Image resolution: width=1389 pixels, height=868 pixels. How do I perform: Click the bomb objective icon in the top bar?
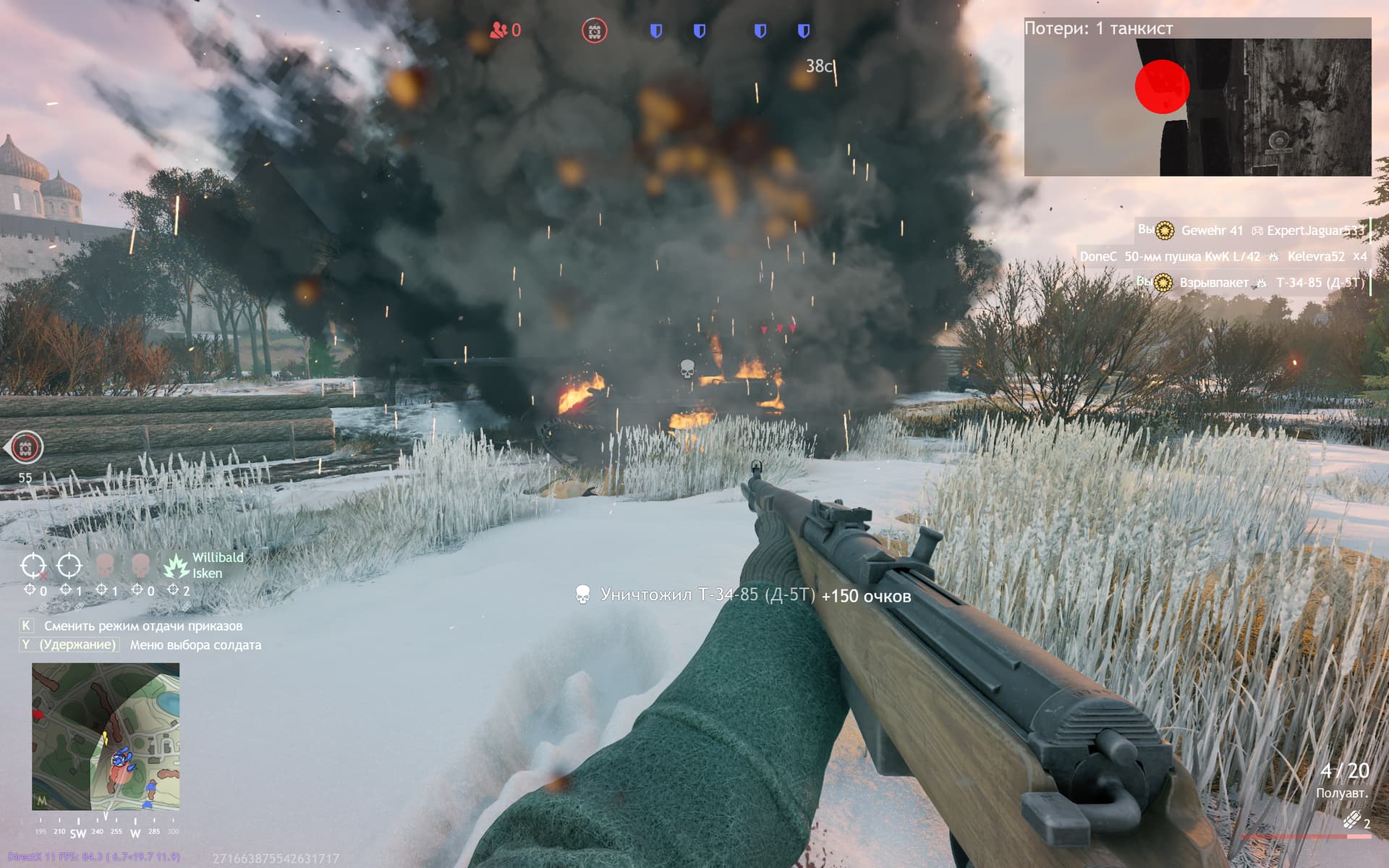coord(594,31)
